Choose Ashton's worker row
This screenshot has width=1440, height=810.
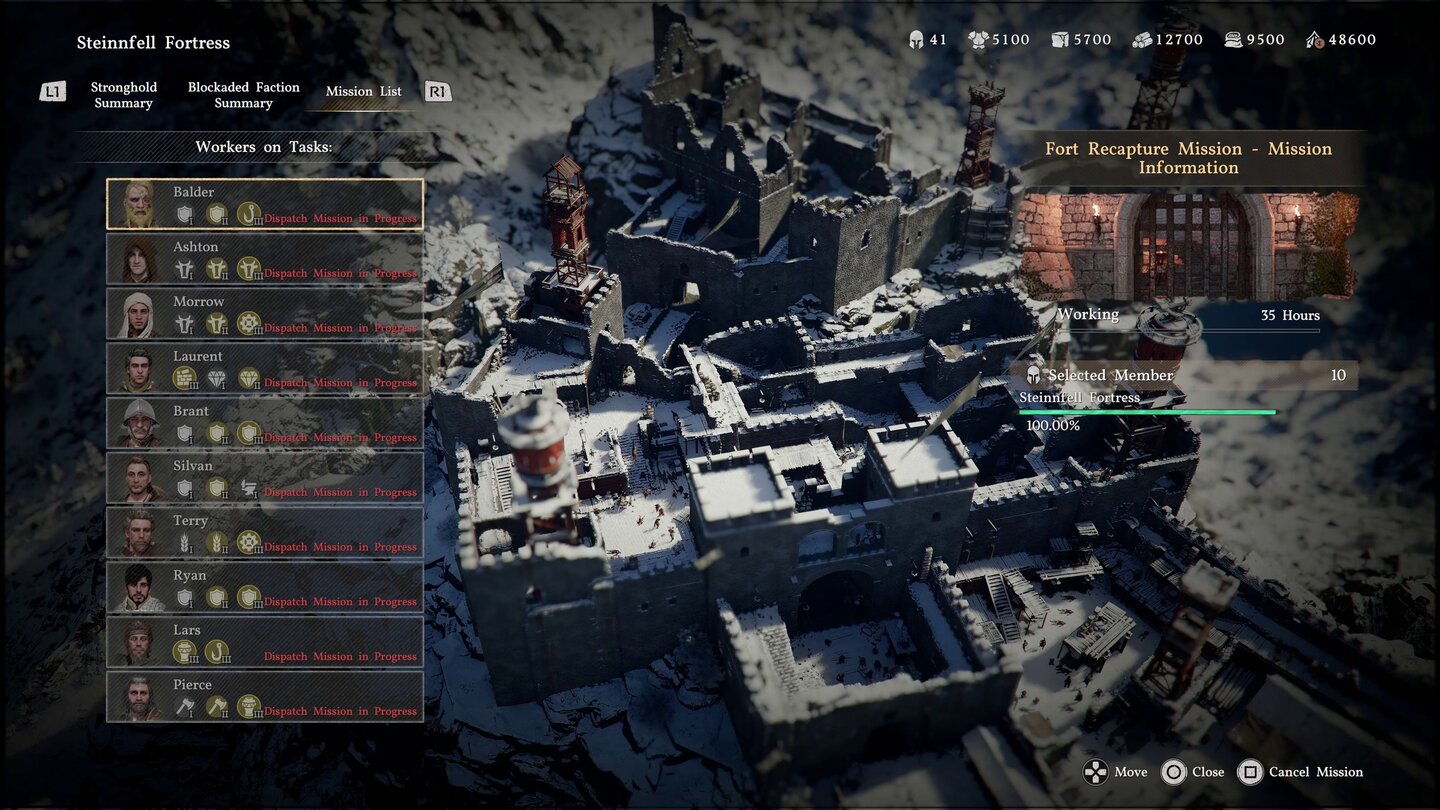tap(265, 259)
